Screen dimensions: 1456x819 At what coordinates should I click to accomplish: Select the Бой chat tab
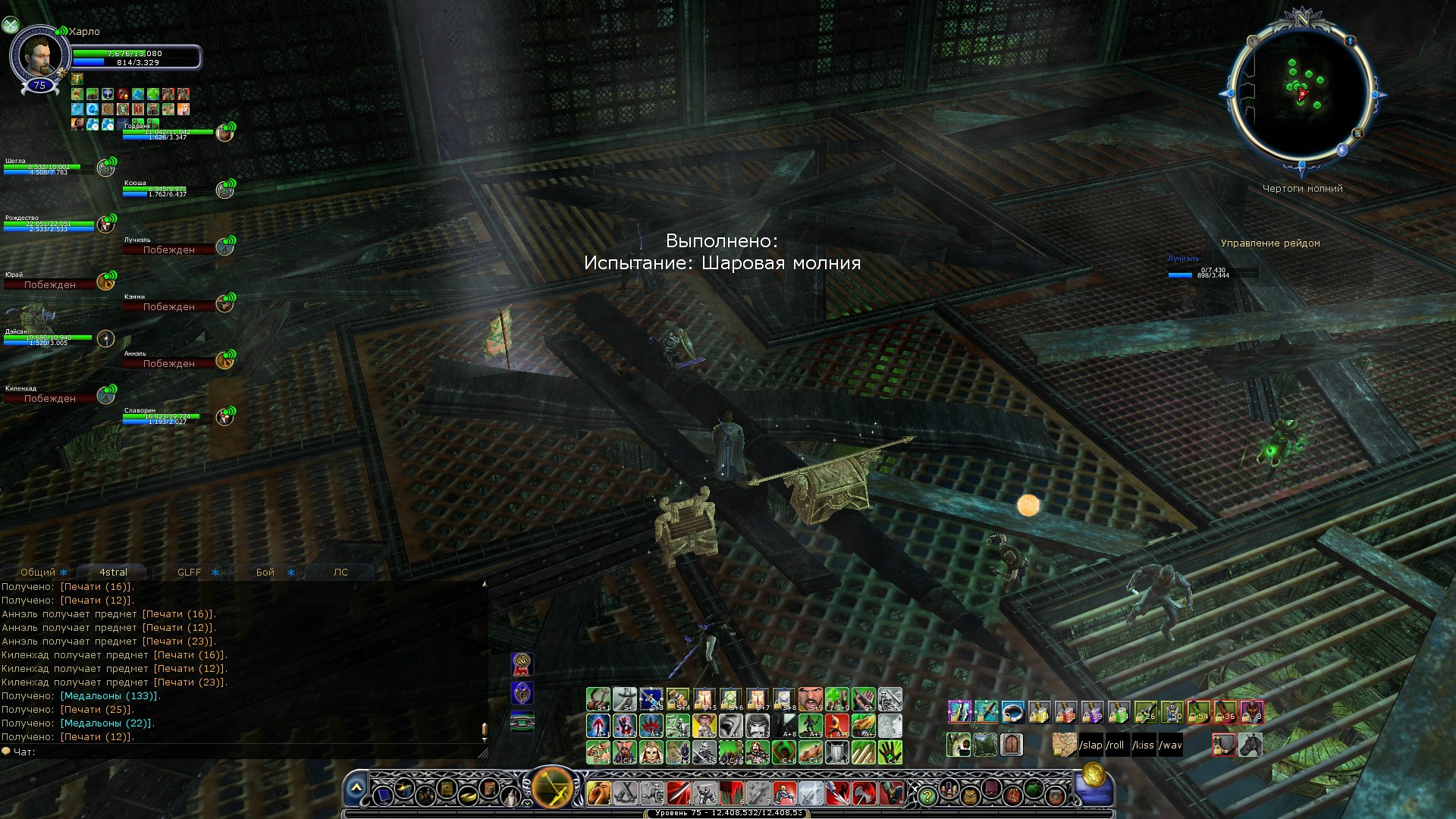pyautogui.click(x=265, y=572)
